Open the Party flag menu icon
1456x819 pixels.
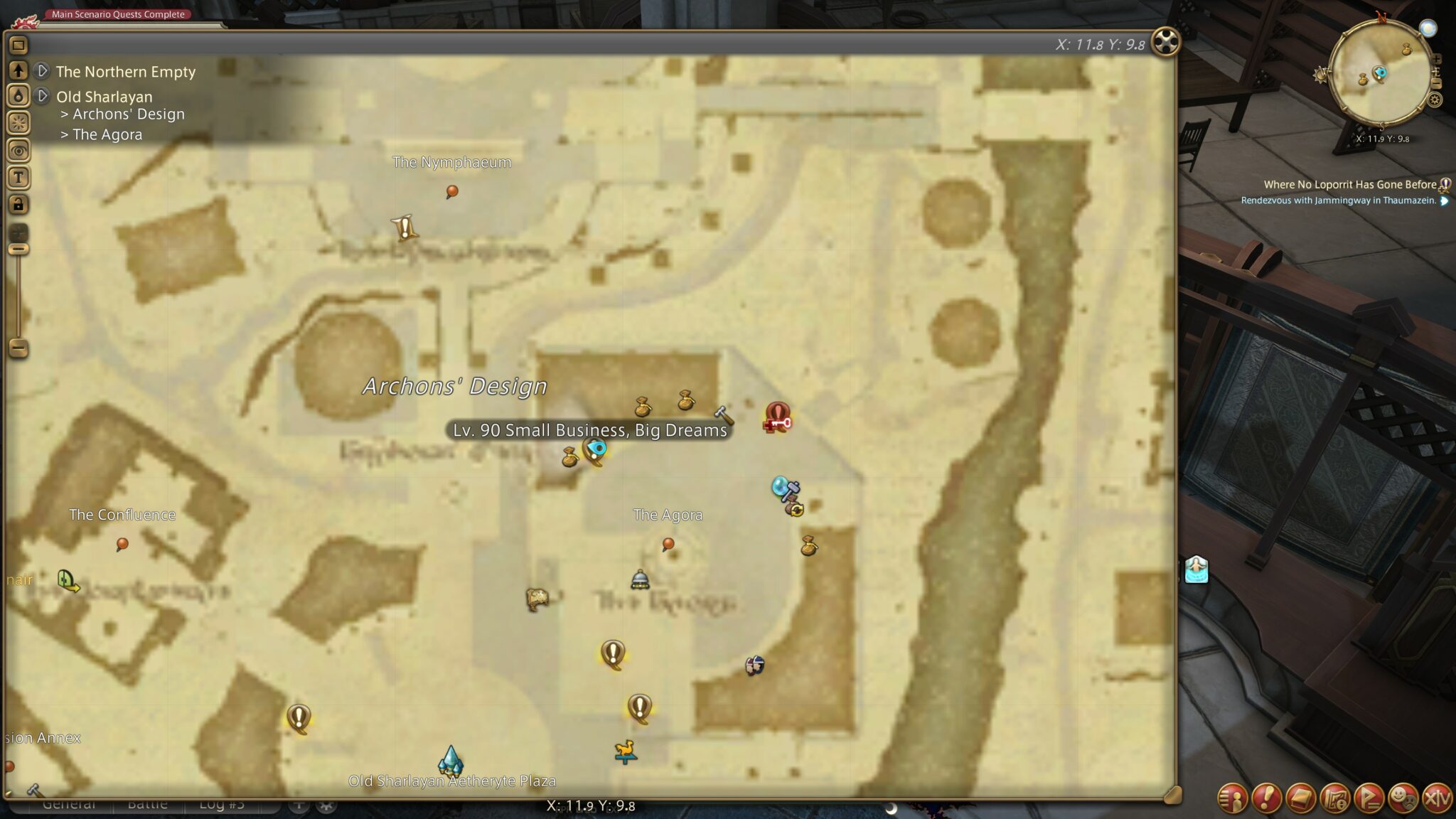click(1369, 797)
